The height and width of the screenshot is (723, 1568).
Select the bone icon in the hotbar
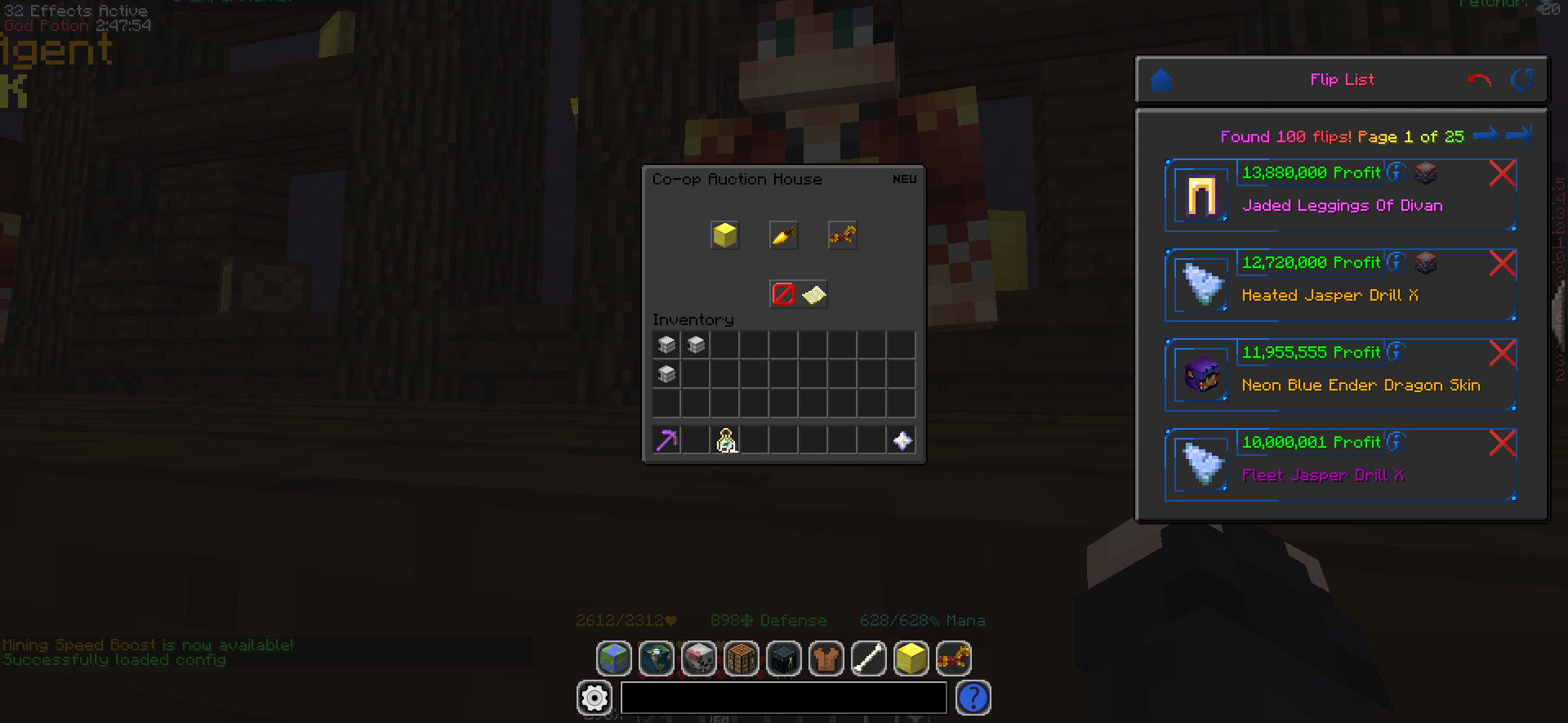tap(869, 658)
